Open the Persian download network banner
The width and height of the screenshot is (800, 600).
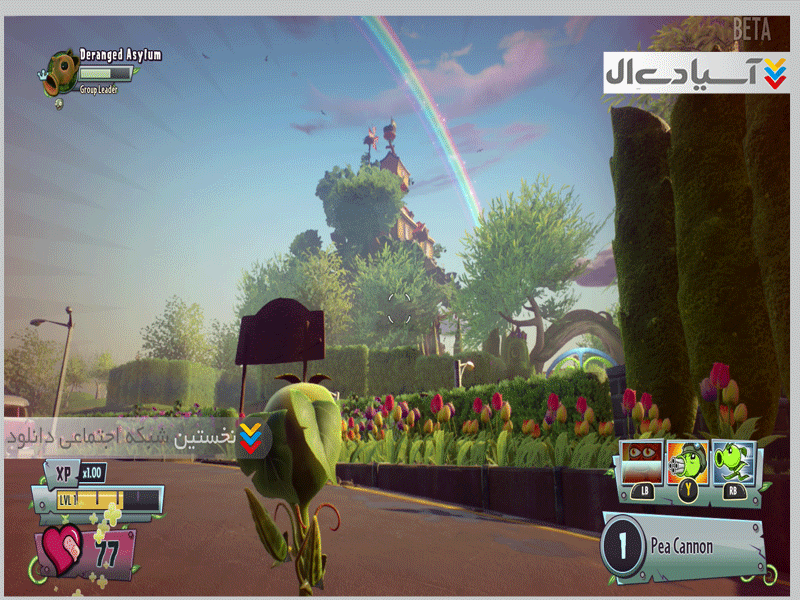coord(135,438)
